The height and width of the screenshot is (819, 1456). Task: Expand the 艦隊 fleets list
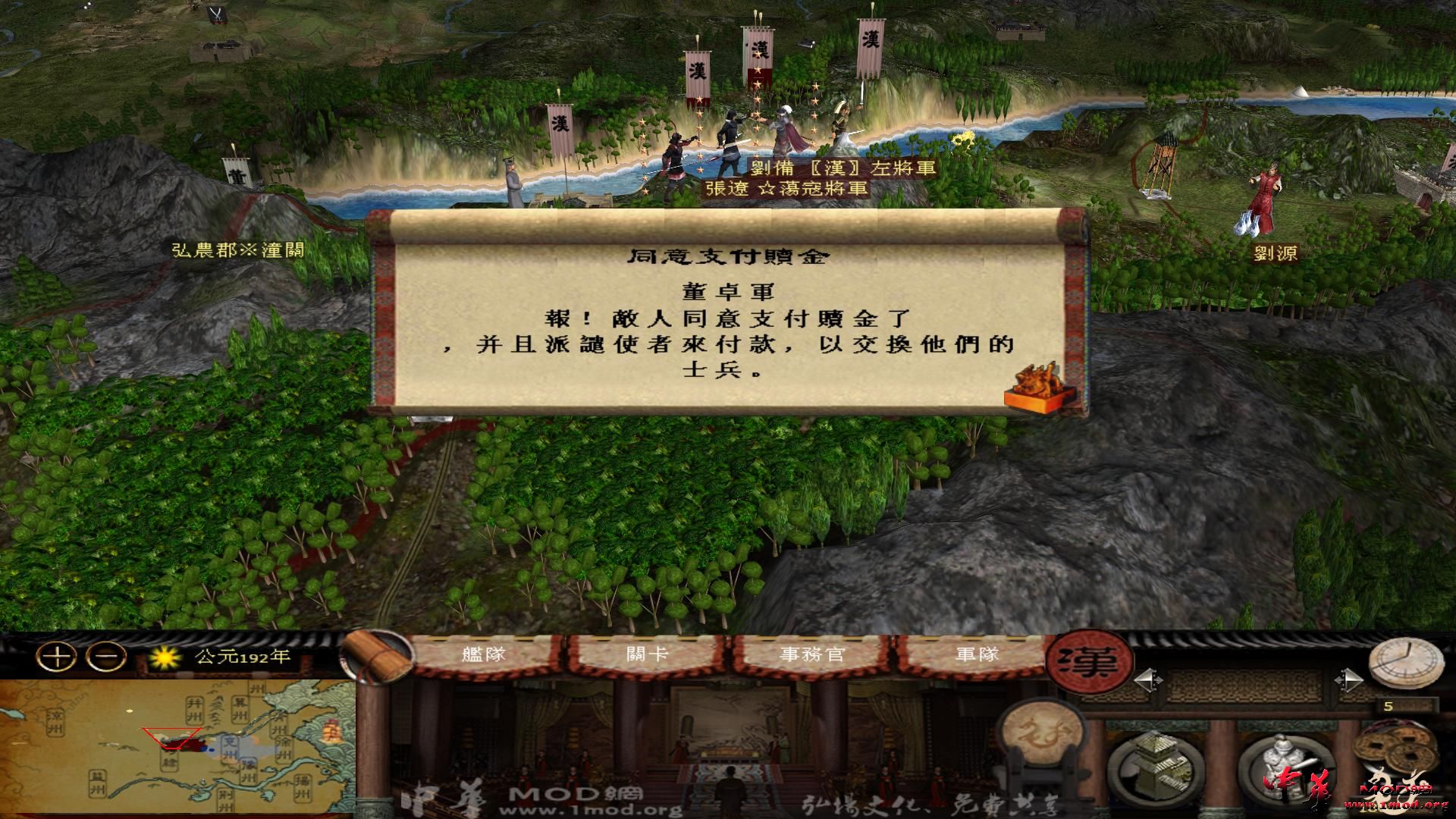(x=483, y=654)
